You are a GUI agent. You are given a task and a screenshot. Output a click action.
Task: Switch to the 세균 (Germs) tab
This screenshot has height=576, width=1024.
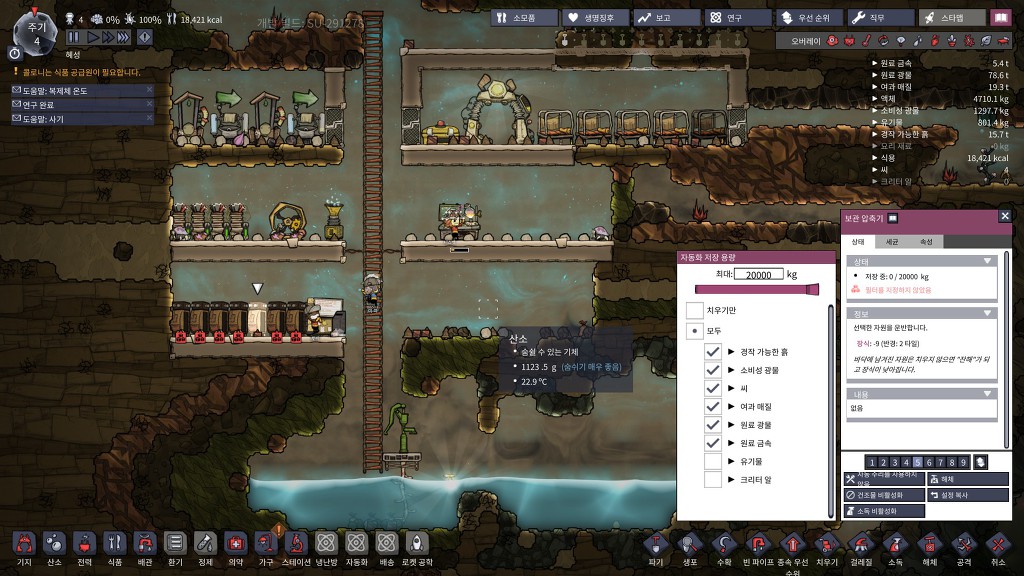click(x=892, y=242)
